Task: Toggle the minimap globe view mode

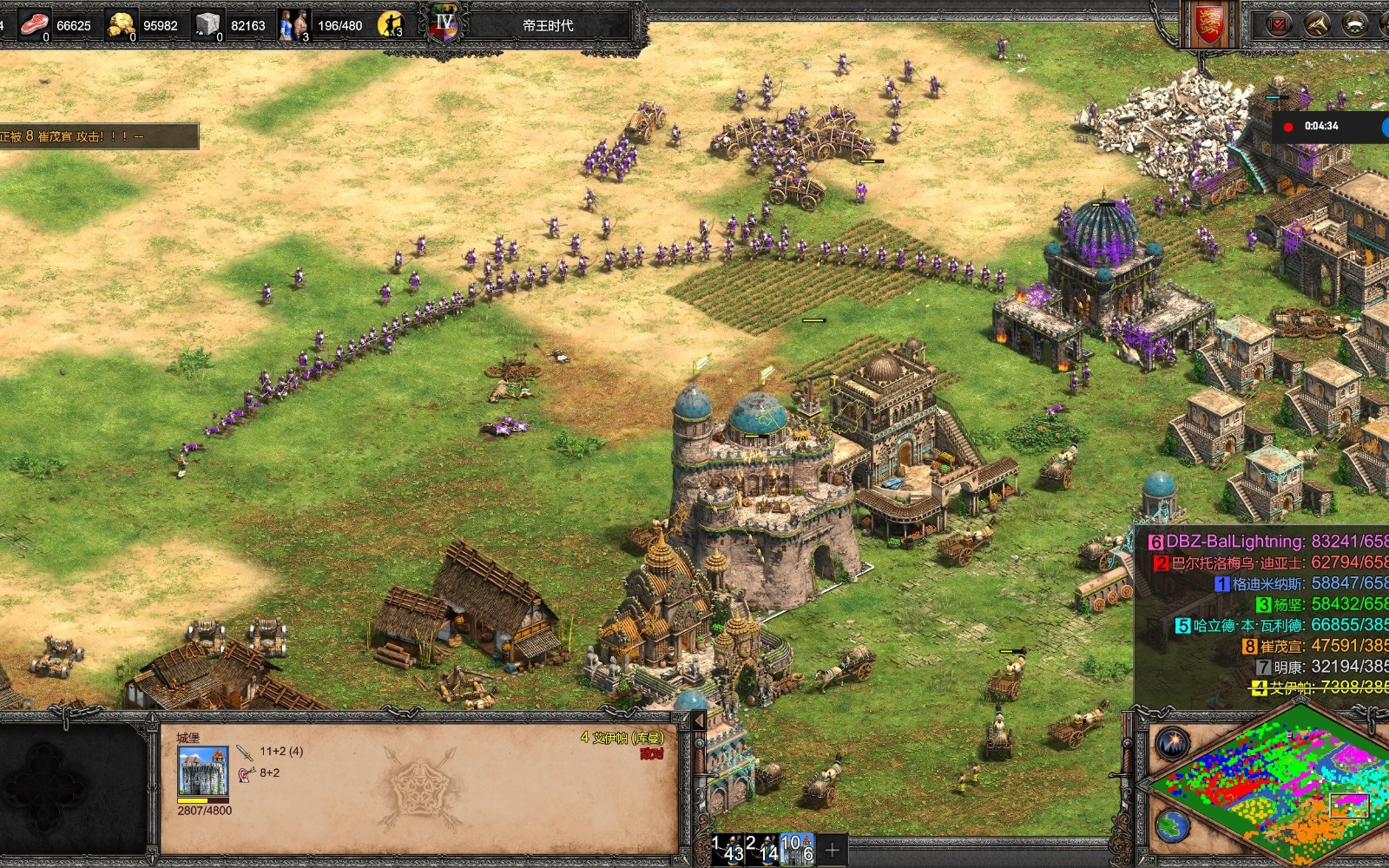Action: tap(1171, 825)
